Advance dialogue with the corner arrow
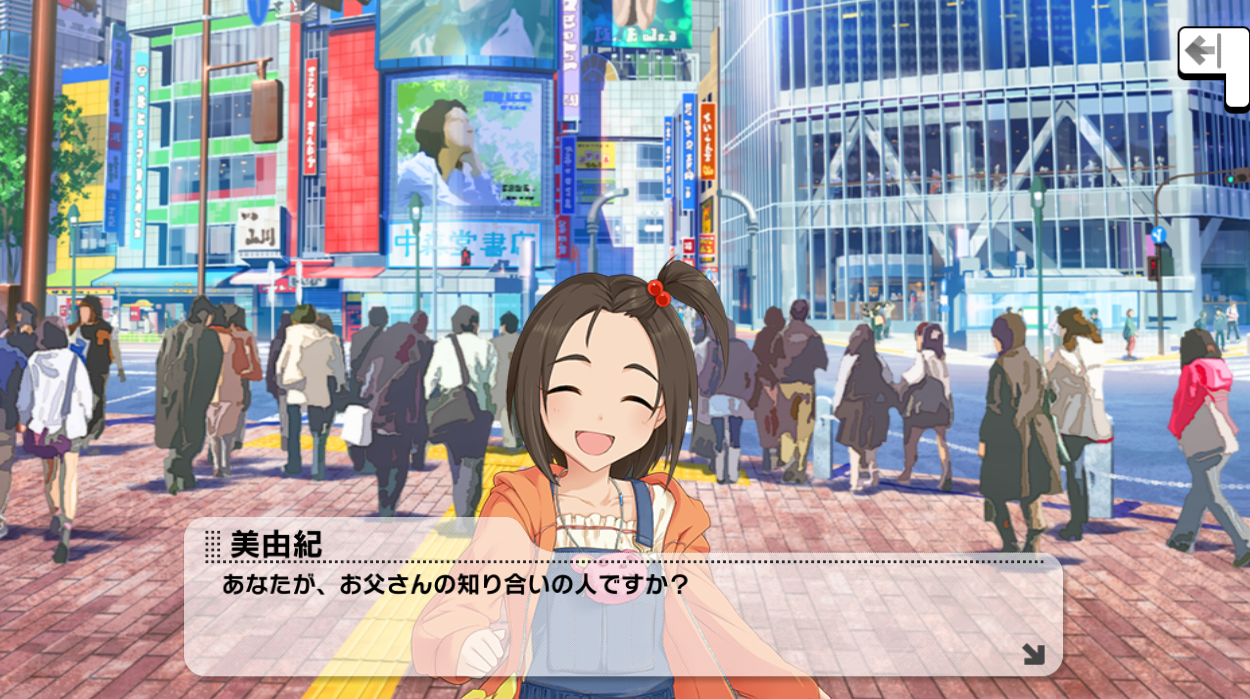The height and width of the screenshot is (699, 1250). tap(1033, 655)
